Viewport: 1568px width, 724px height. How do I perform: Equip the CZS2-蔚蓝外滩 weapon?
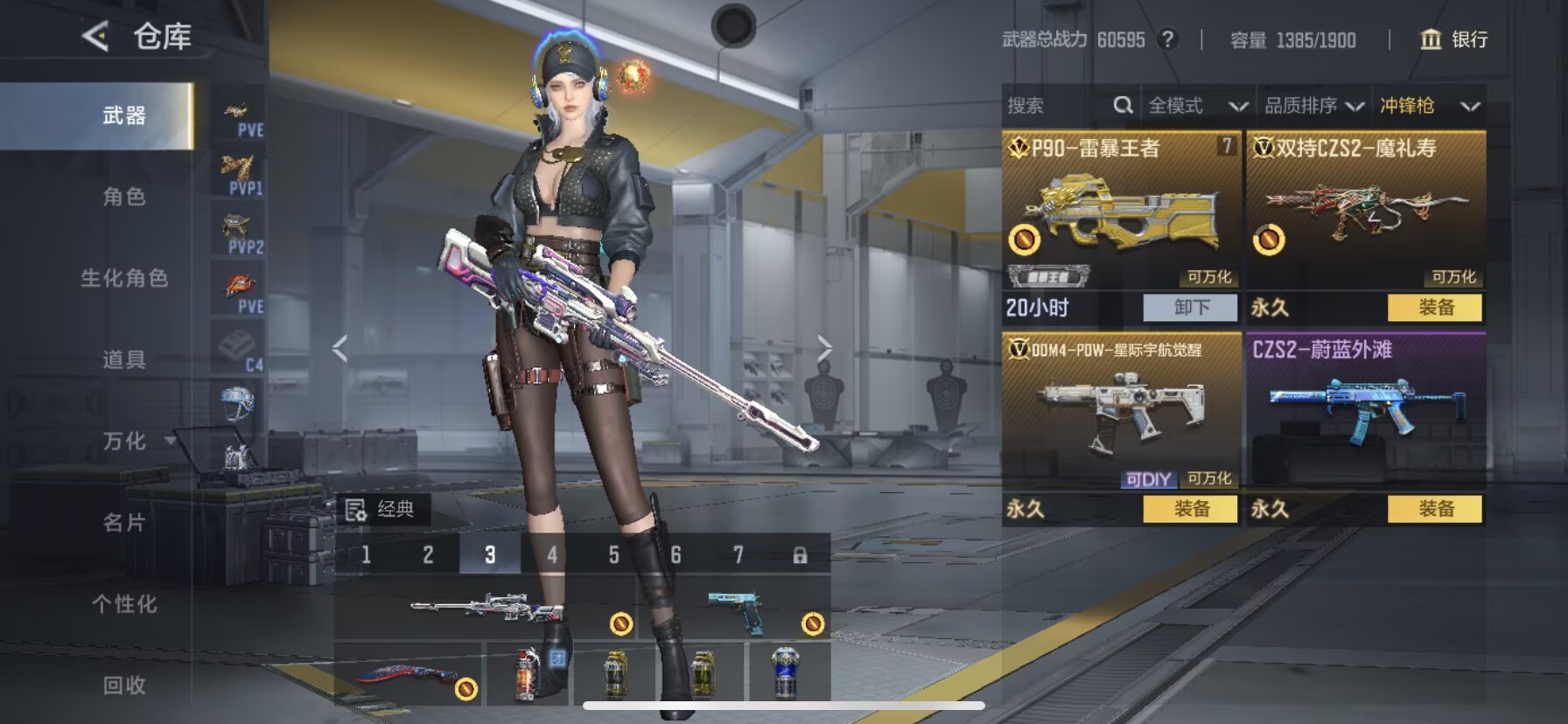pos(1435,509)
